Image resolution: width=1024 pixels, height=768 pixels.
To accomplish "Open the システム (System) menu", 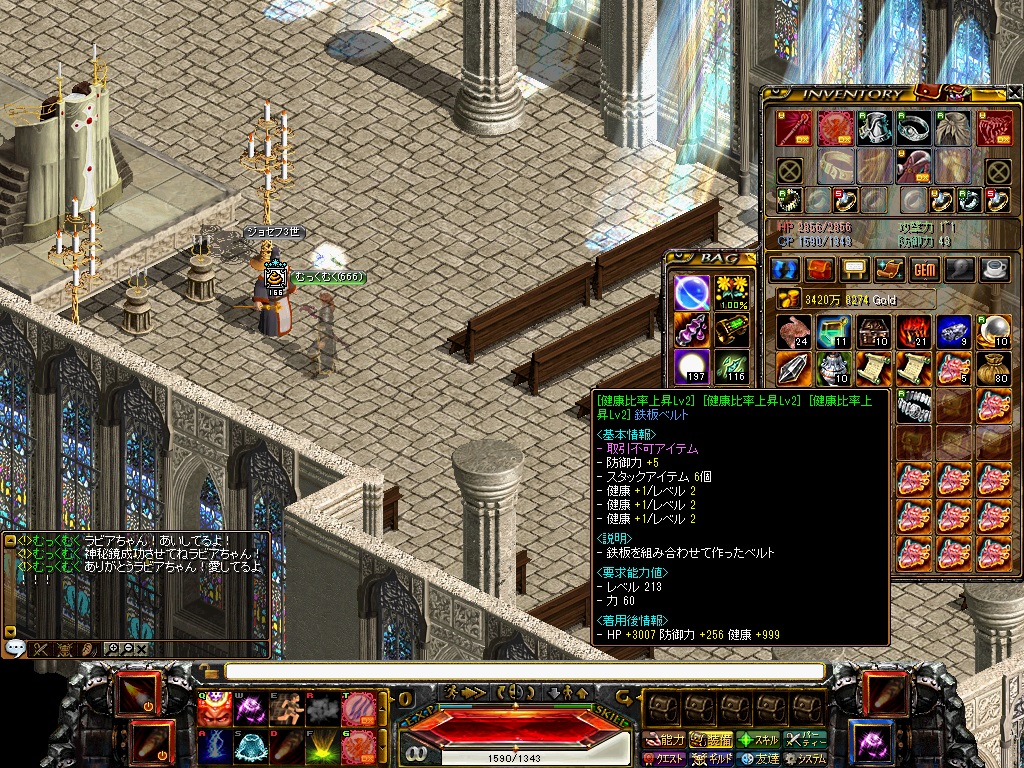I will pyautogui.click(x=806, y=759).
